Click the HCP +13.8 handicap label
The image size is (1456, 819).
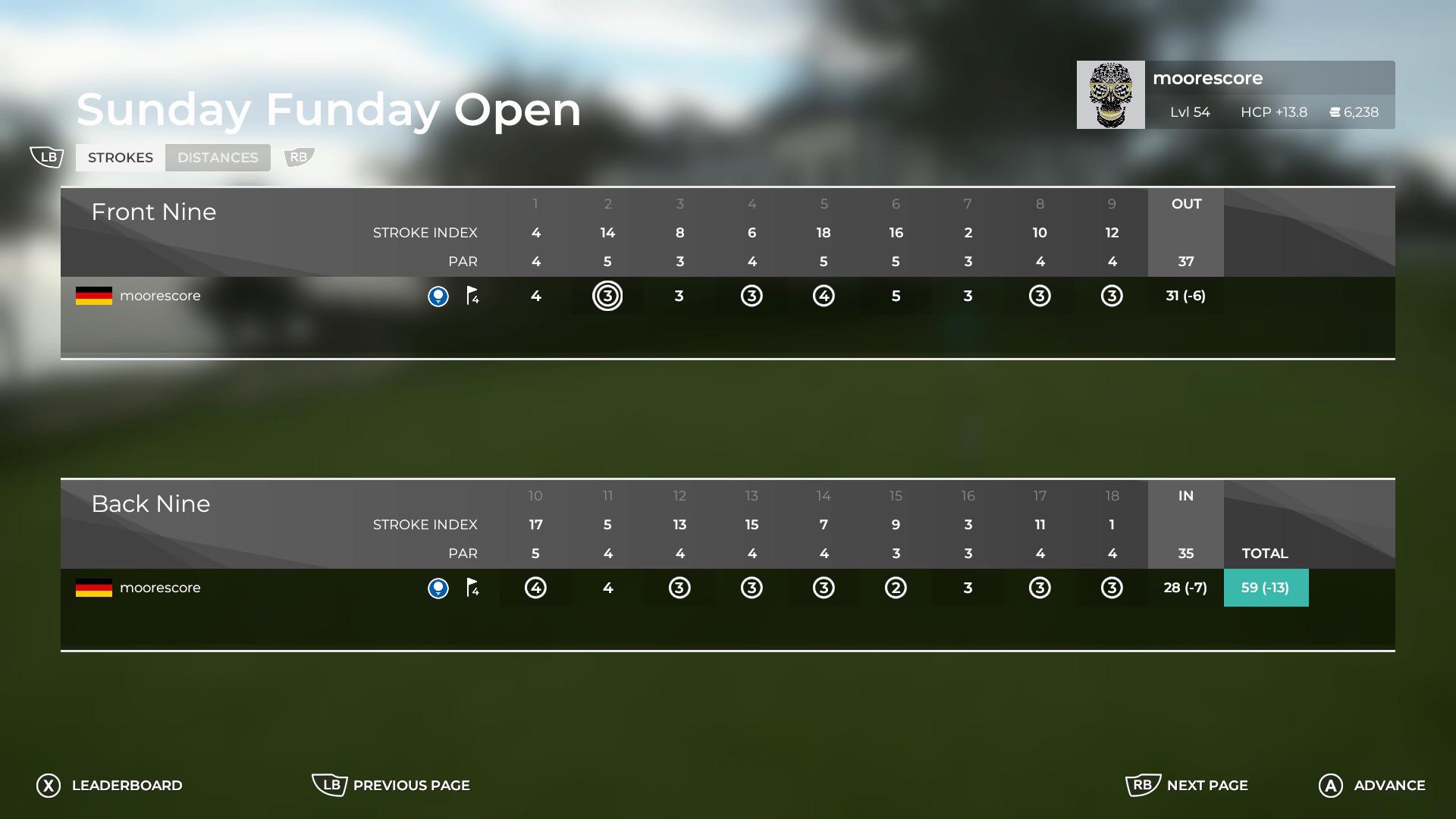(x=1274, y=112)
